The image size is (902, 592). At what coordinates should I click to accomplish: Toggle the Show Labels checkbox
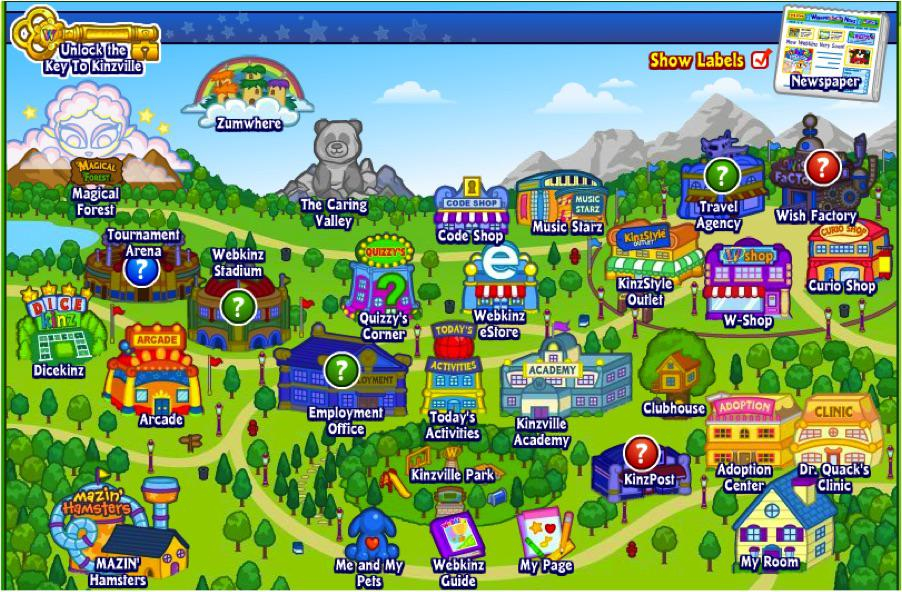pyautogui.click(x=761, y=59)
